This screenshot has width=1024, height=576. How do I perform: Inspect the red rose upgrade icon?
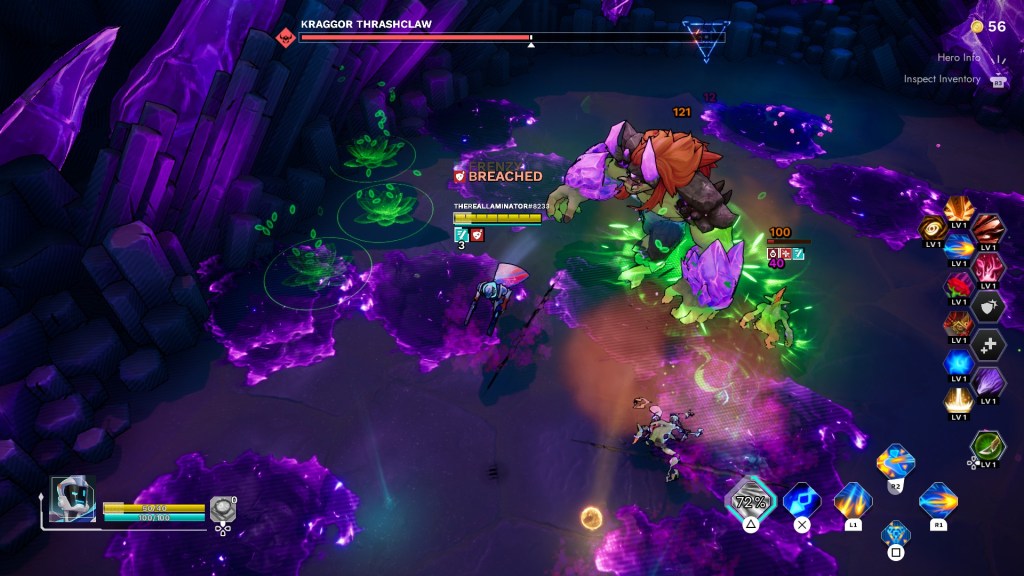coord(958,288)
